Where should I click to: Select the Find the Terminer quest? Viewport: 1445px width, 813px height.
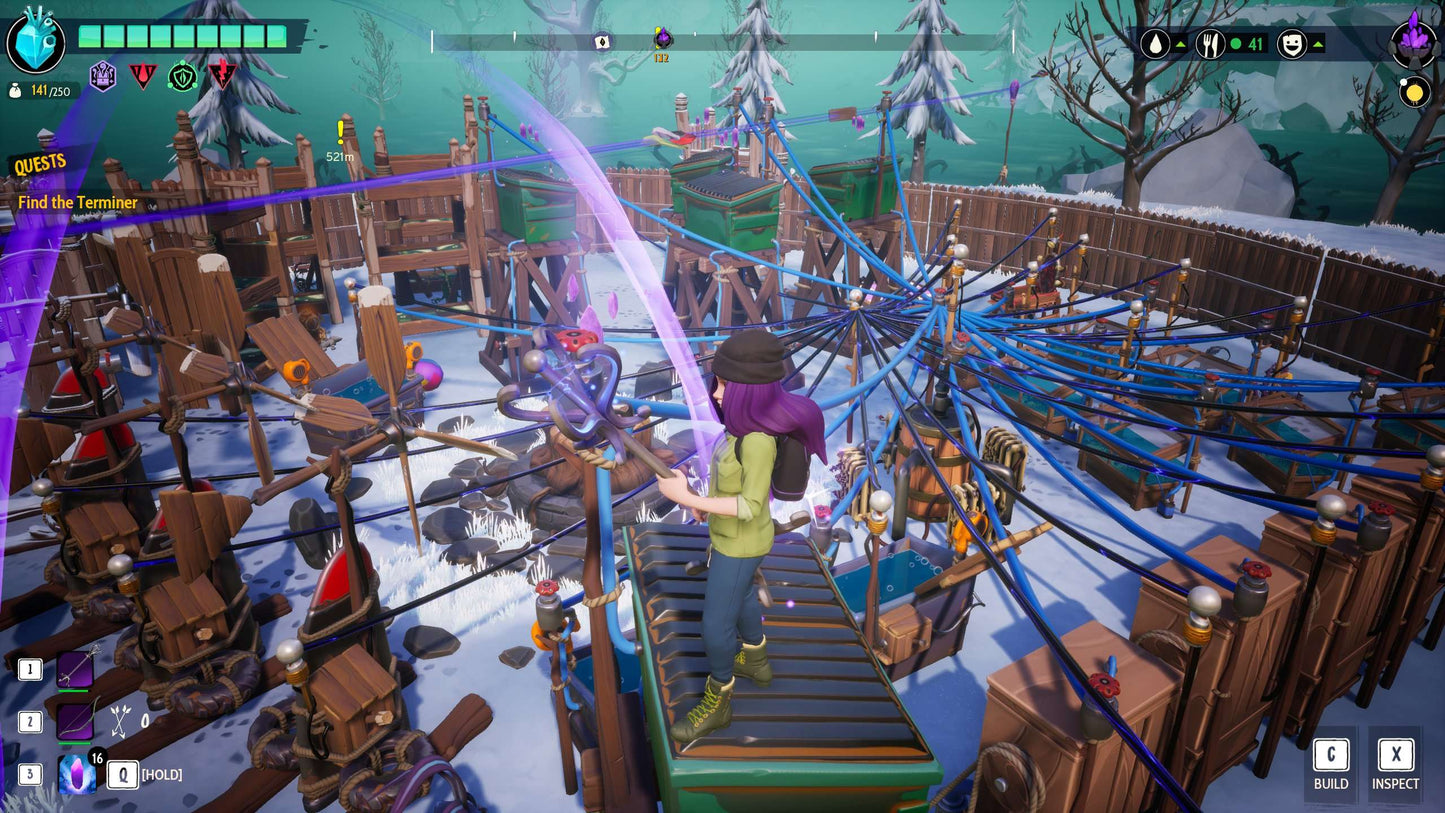click(x=76, y=202)
